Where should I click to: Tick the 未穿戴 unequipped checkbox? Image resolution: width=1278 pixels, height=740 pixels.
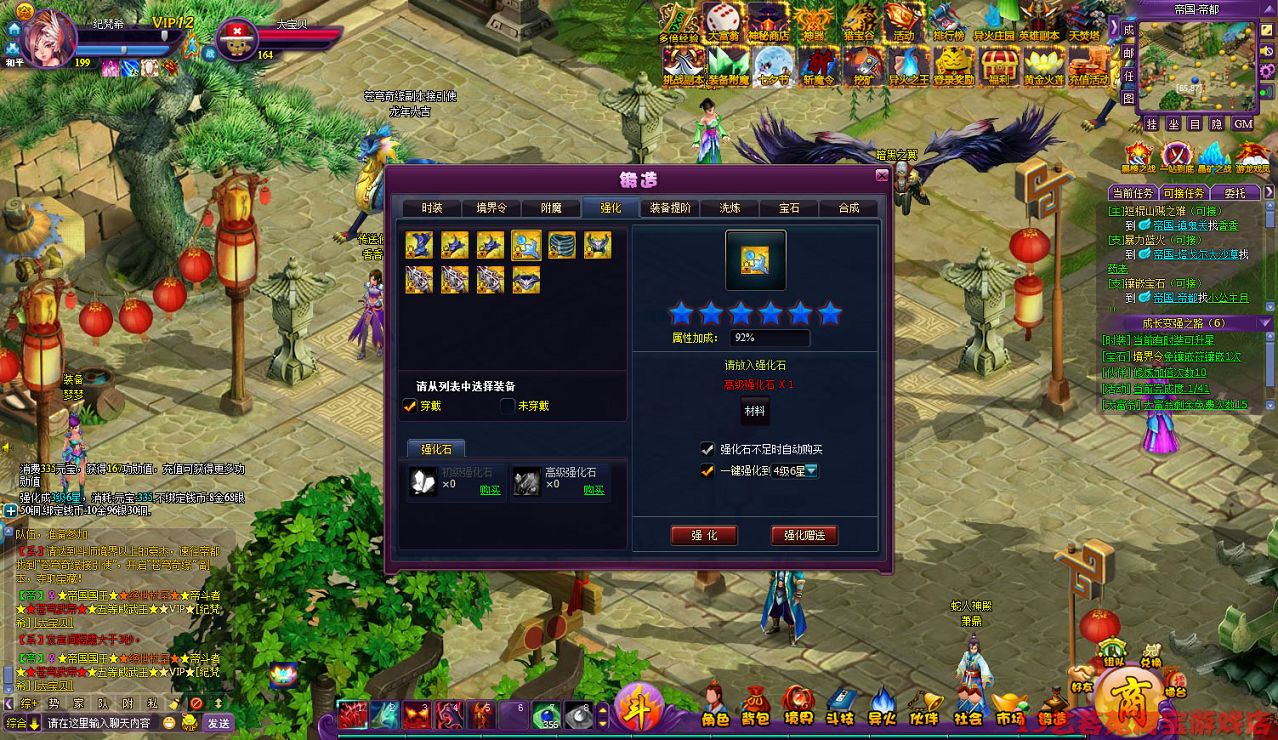point(508,406)
